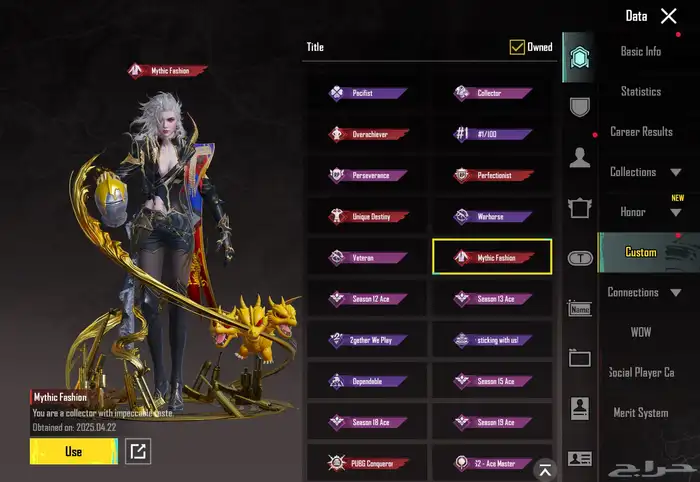Open the Basic Info section
The width and height of the screenshot is (700, 482).
click(x=641, y=52)
